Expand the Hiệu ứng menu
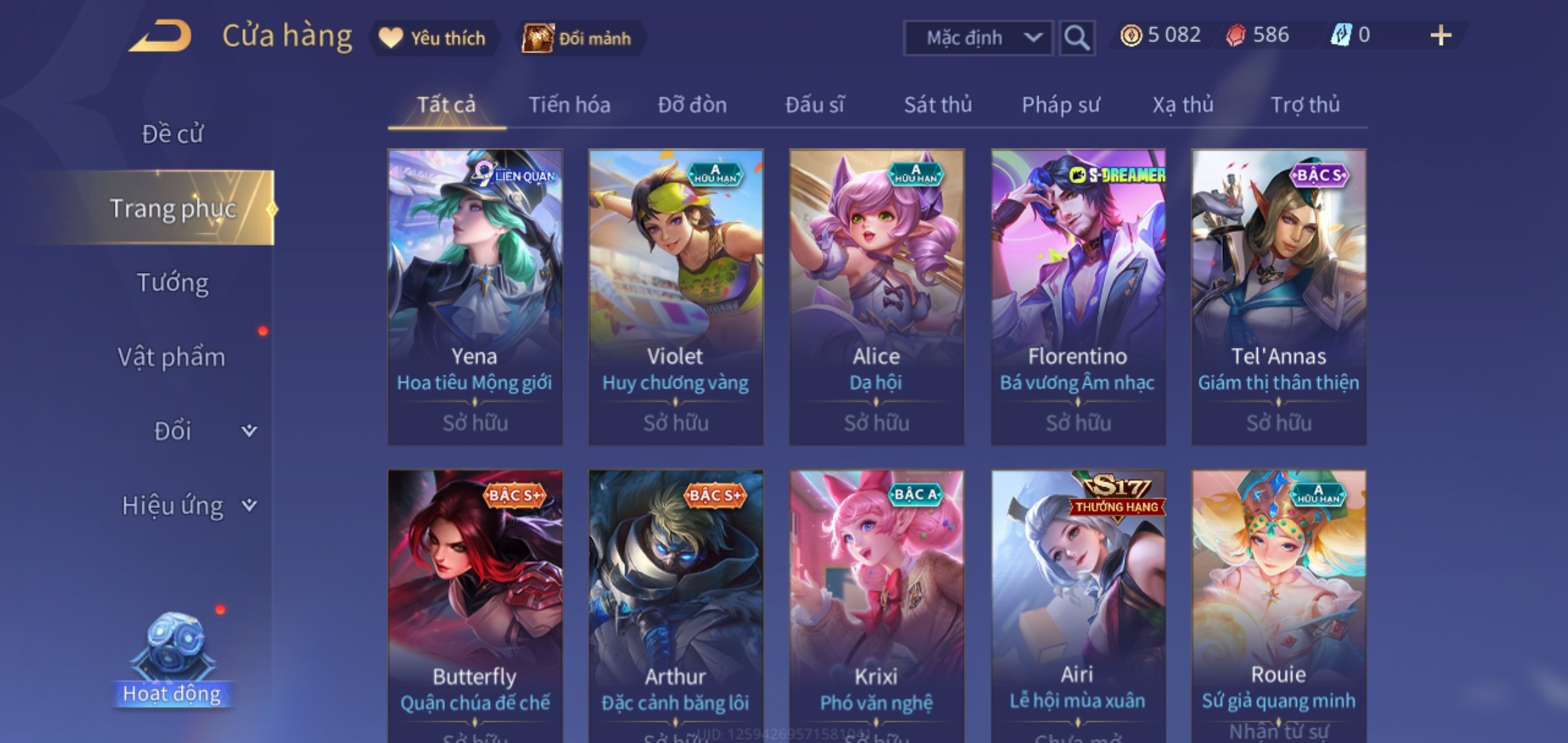This screenshot has height=743, width=1568. click(186, 506)
